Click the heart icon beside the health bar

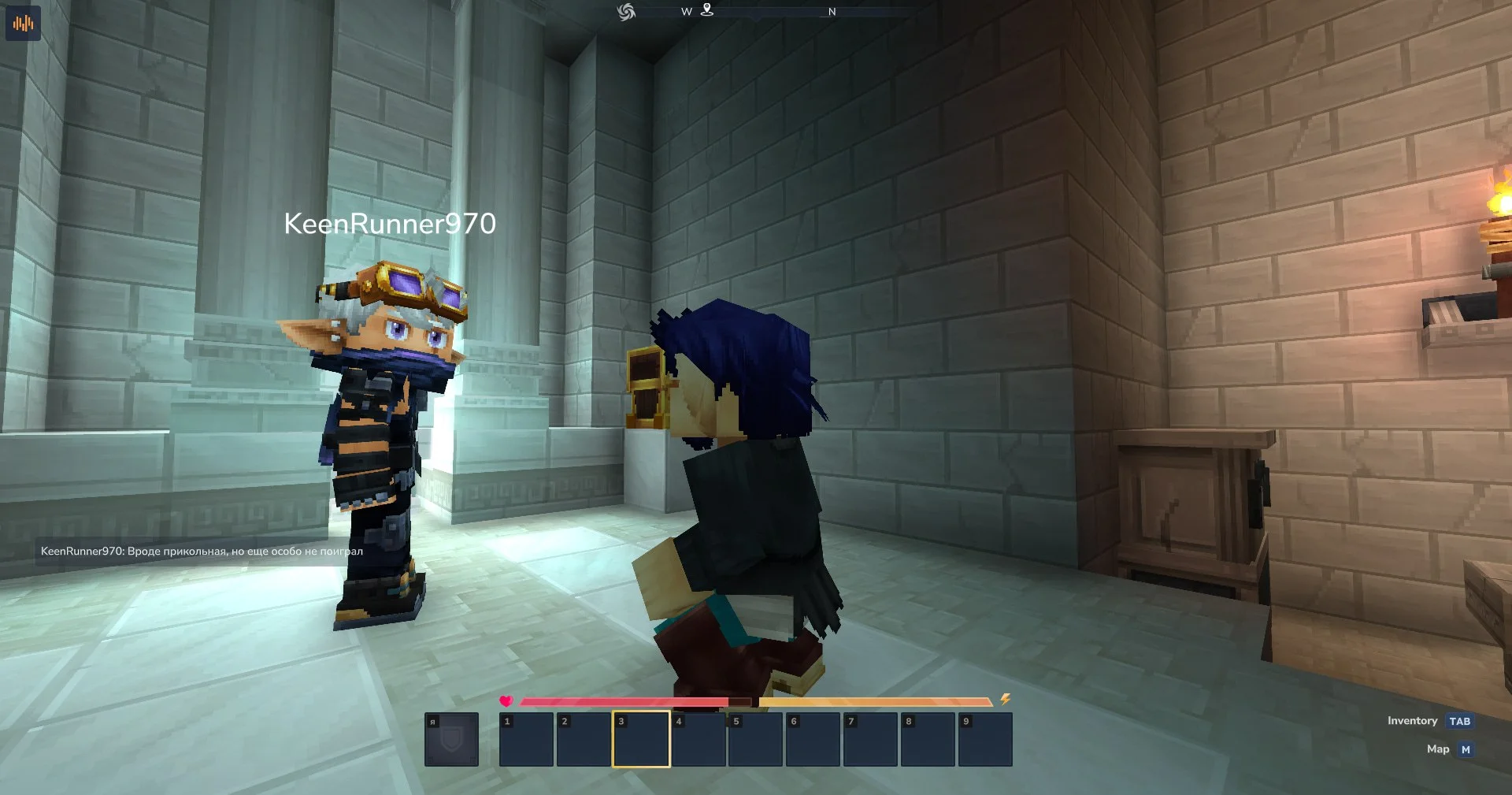(x=506, y=699)
